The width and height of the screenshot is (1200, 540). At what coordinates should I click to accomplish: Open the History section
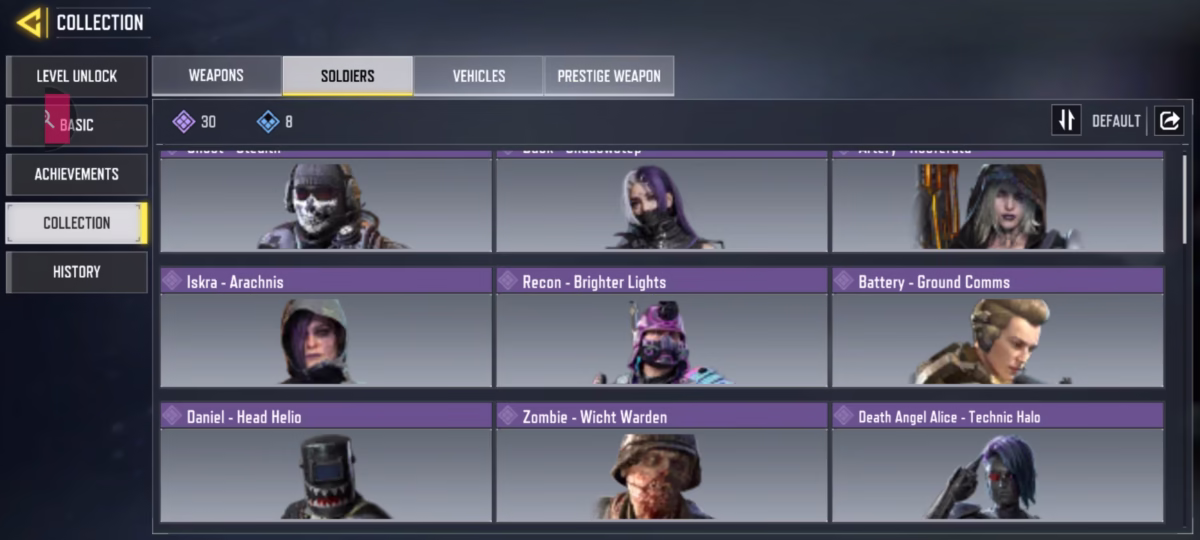tap(77, 272)
